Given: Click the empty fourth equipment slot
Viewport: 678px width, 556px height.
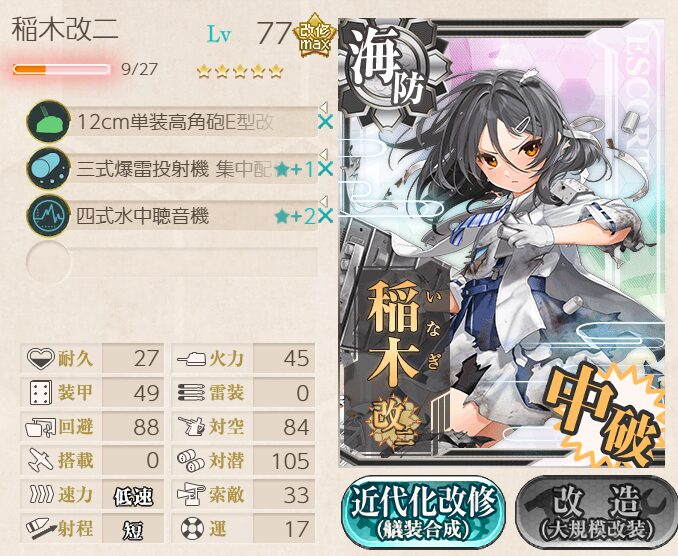Looking at the screenshot, I should click(x=175, y=261).
